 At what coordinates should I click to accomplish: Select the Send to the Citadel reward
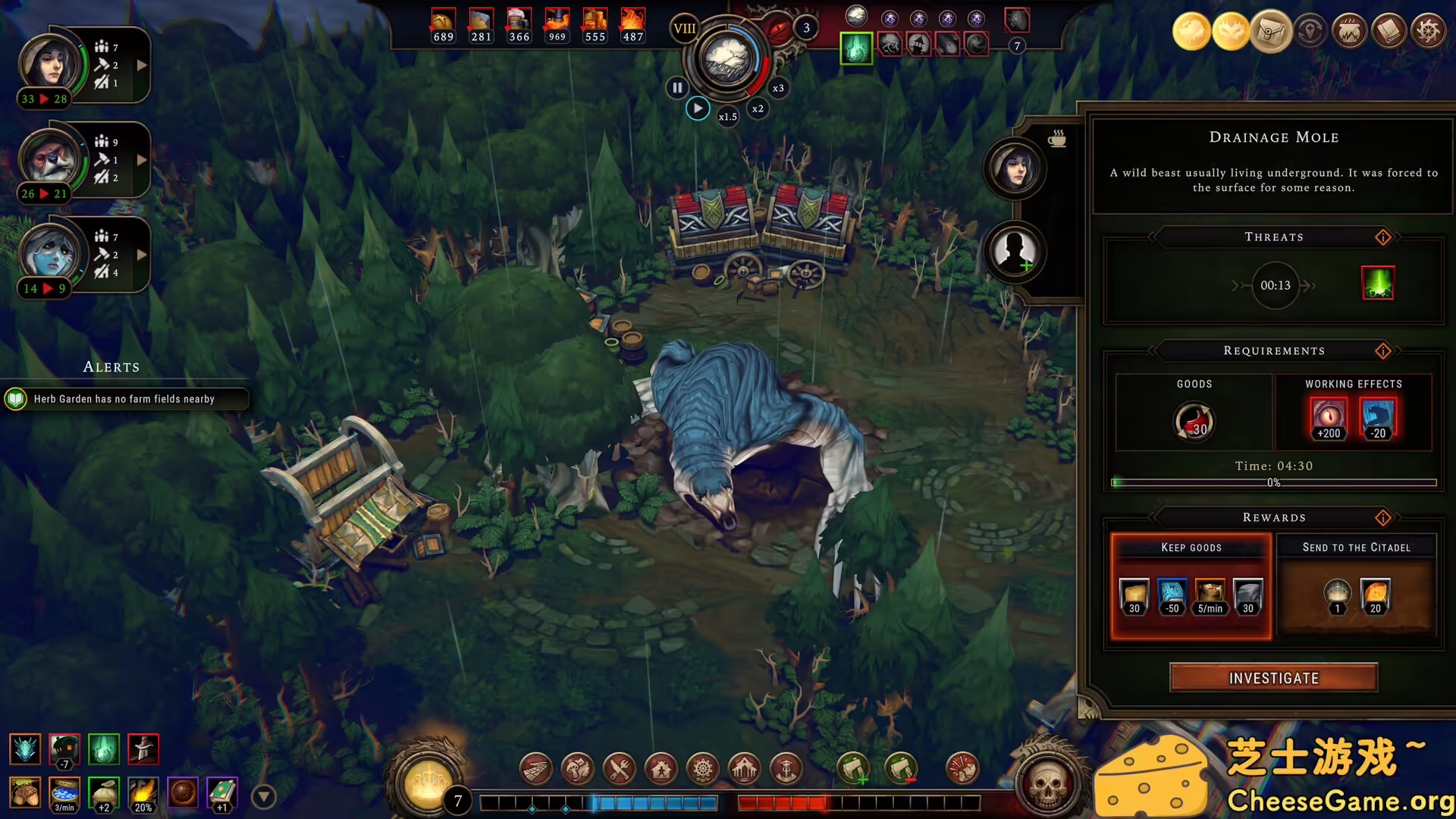[x=1356, y=586]
